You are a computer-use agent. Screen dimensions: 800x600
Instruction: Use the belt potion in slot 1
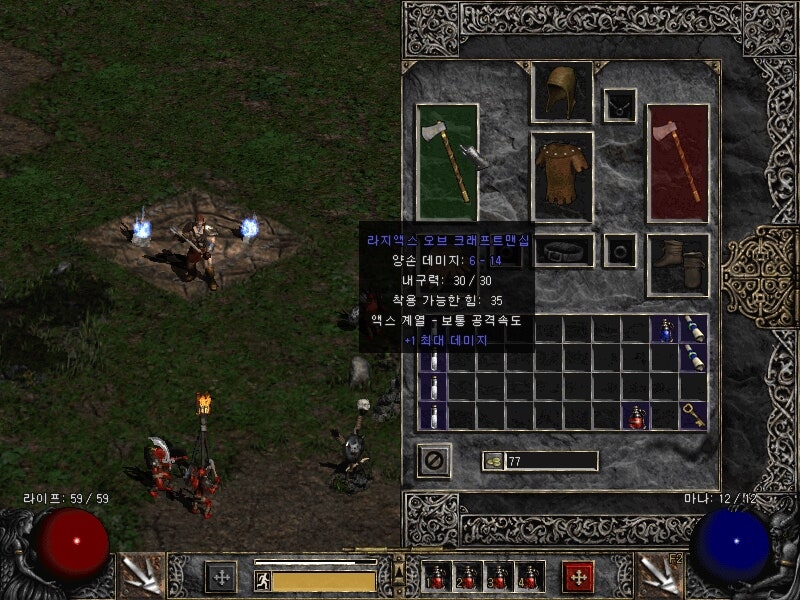tap(437, 577)
